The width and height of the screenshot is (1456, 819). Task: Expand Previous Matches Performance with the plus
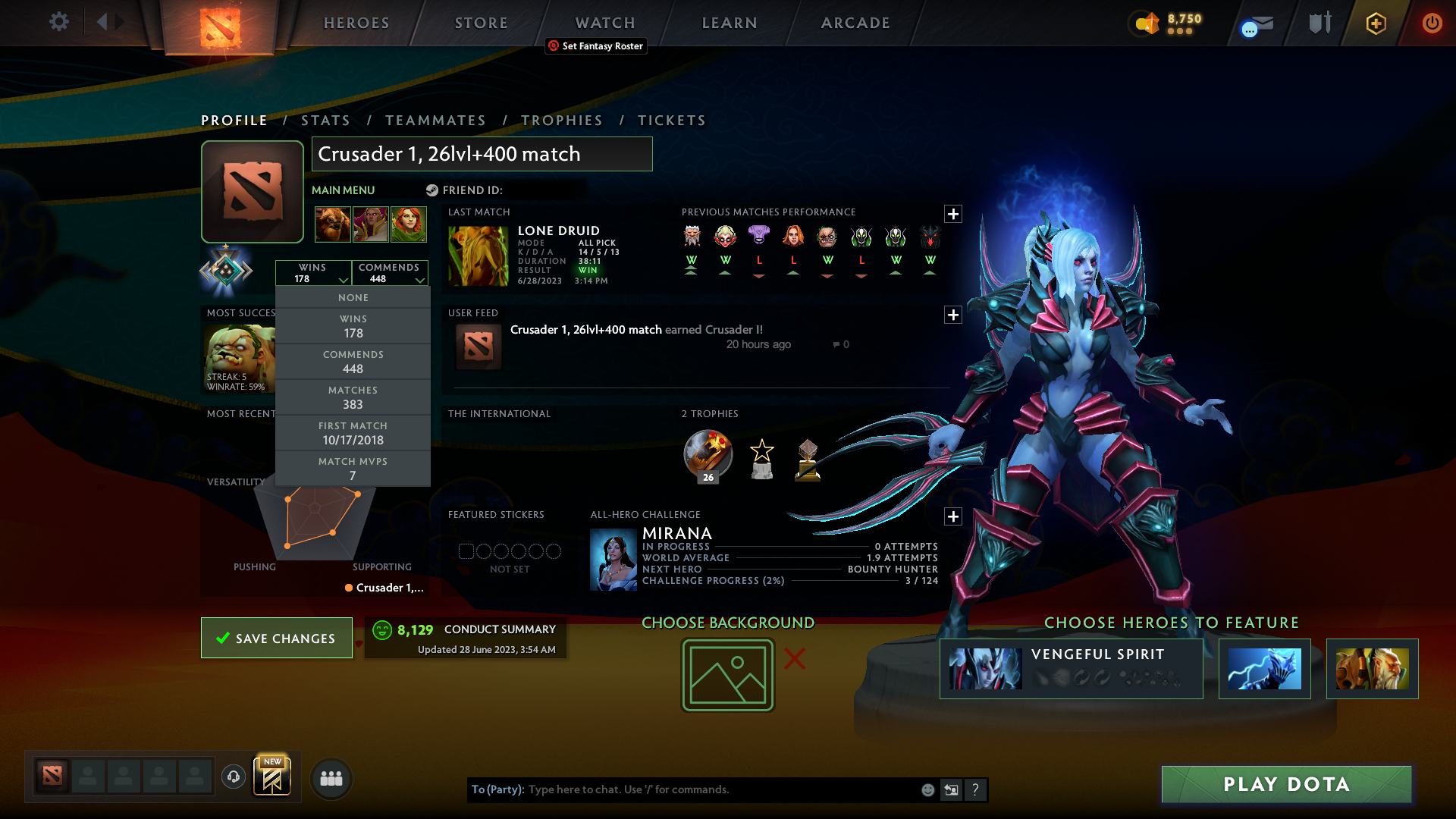coord(953,214)
